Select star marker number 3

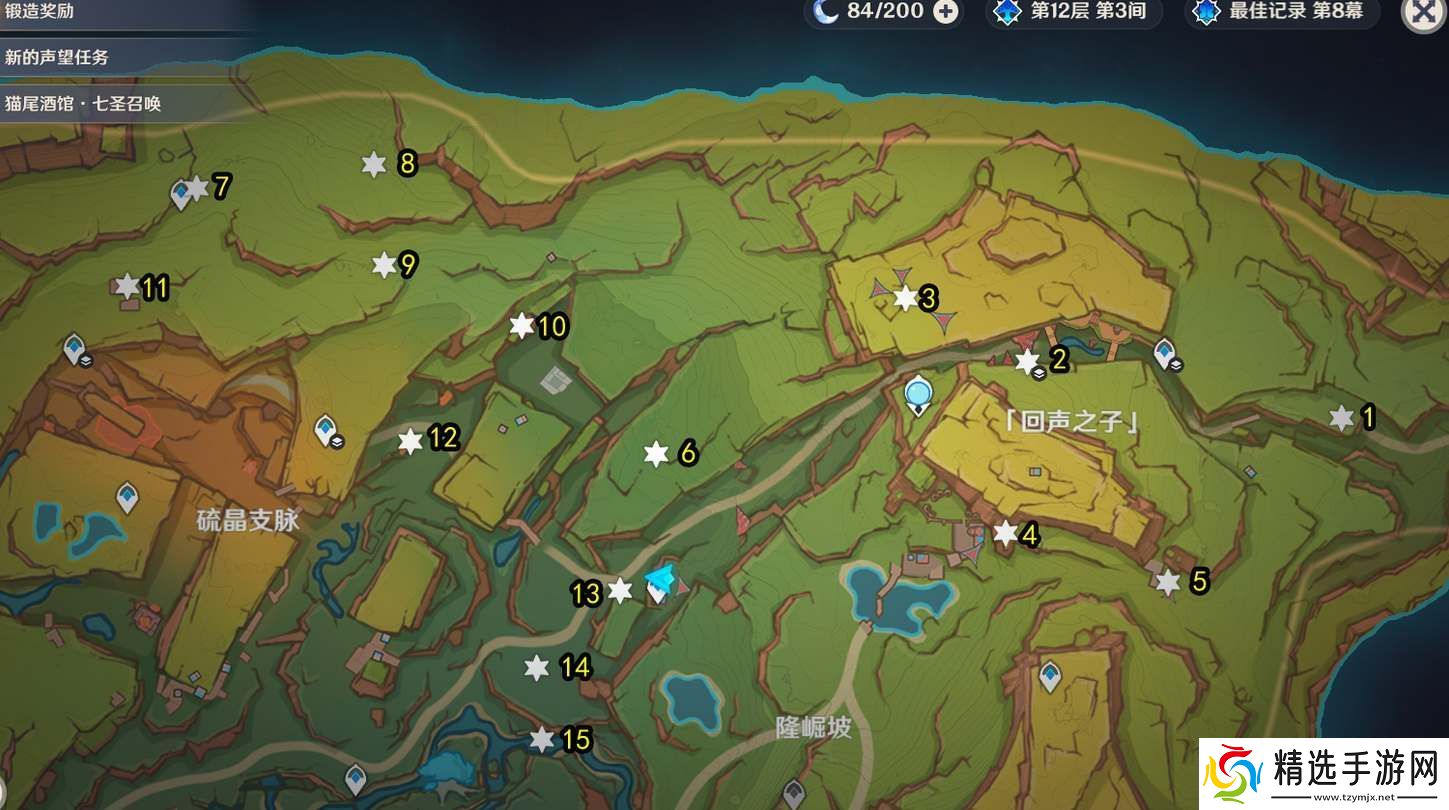(x=905, y=298)
